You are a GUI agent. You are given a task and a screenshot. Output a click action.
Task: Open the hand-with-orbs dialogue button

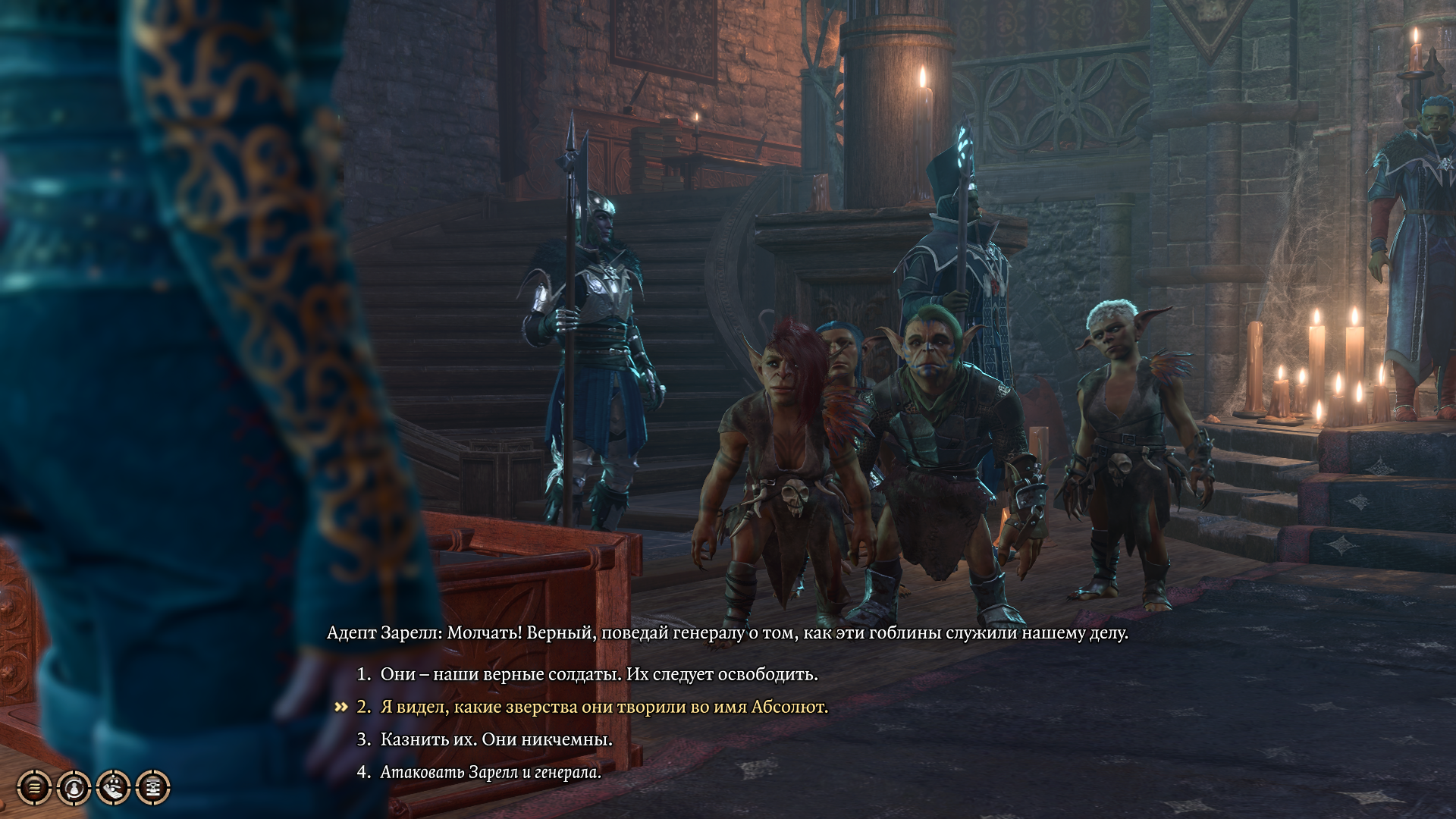(113, 788)
